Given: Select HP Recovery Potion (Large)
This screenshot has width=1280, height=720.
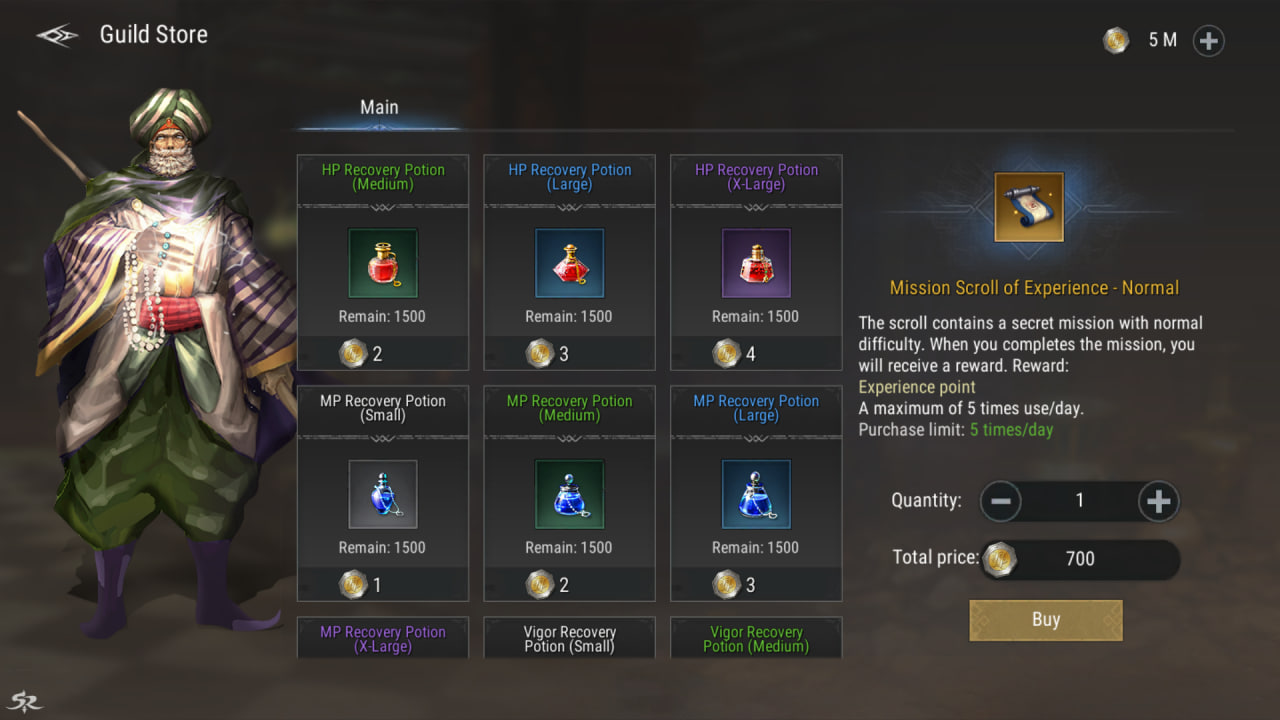Looking at the screenshot, I should tap(569, 263).
